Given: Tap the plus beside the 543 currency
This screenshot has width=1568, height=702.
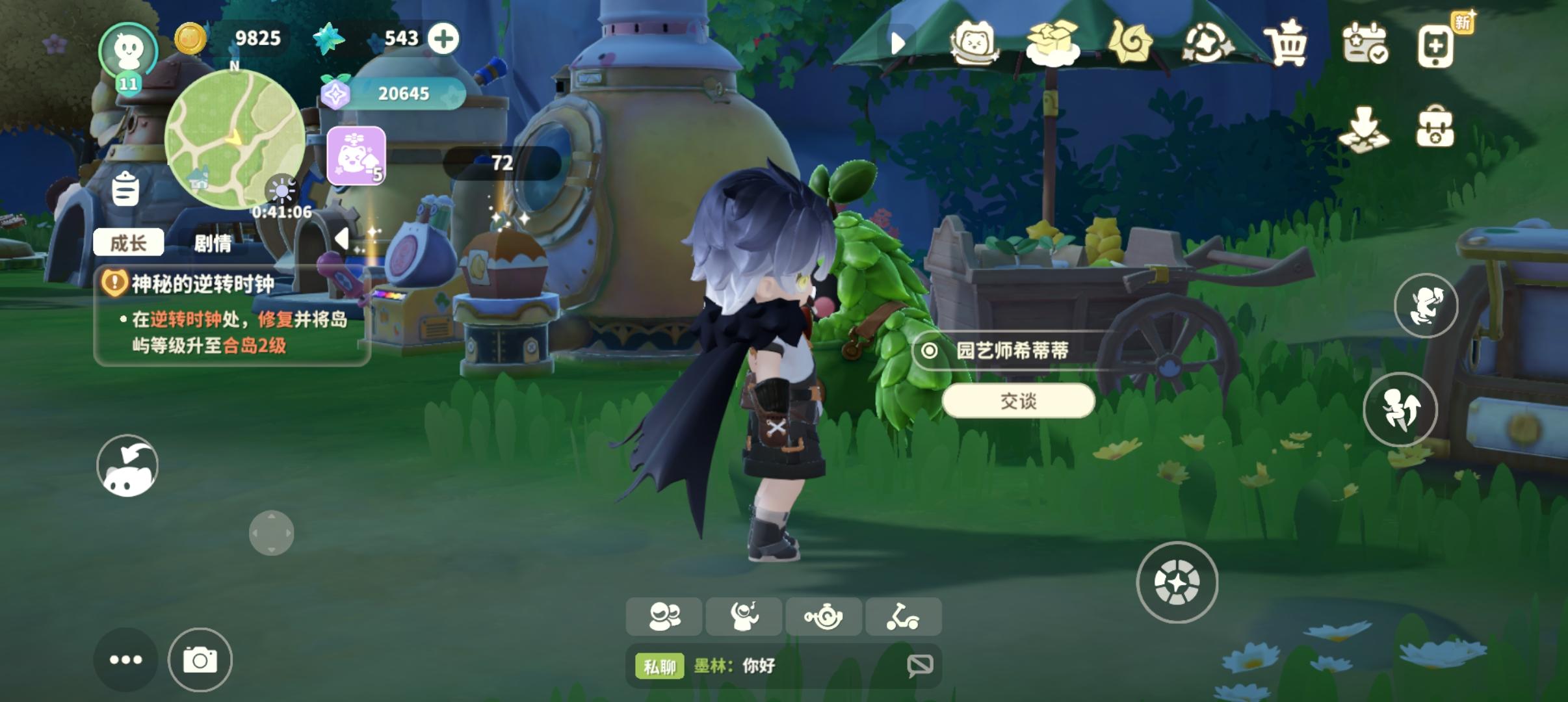Looking at the screenshot, I should click(x=444, y=38).
